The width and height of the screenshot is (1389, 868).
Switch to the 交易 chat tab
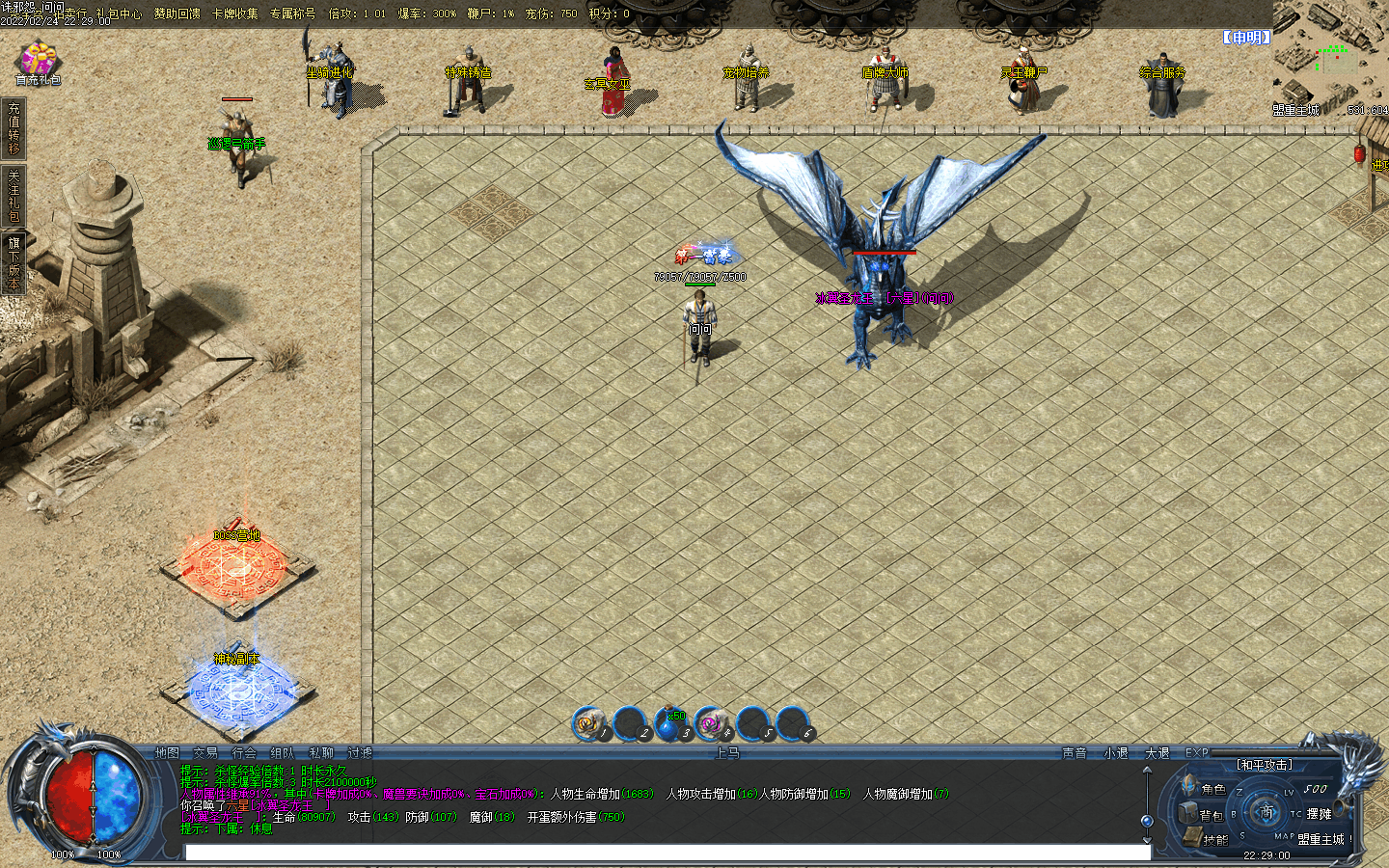pos(205,753)
